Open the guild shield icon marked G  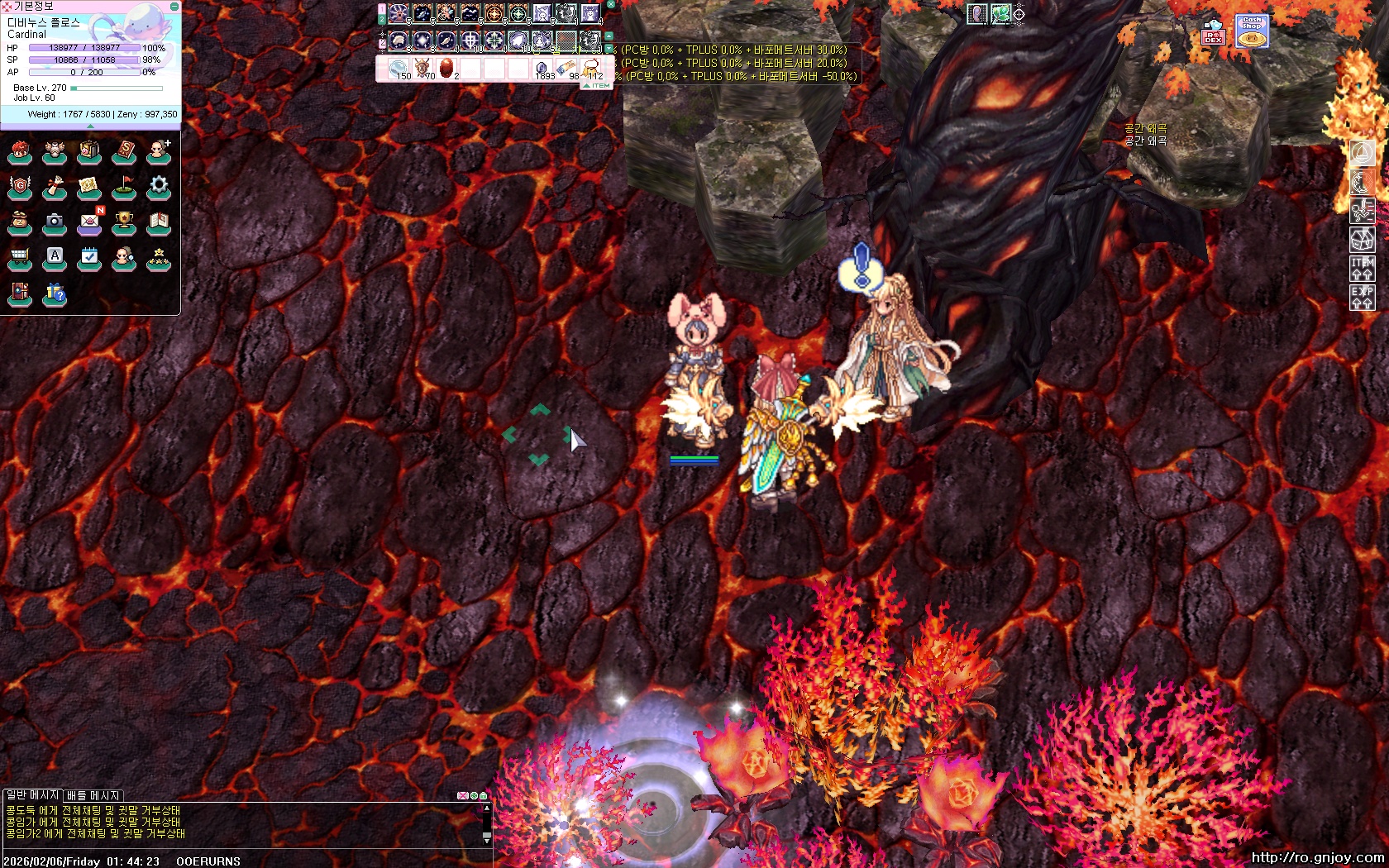[19, 187]
